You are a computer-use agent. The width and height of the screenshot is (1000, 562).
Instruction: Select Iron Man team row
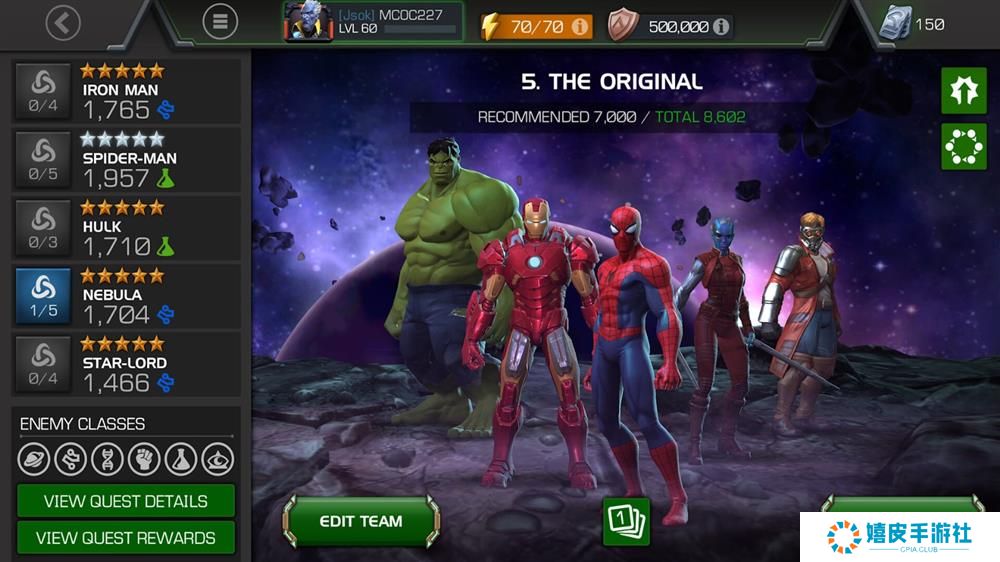click(x=127, y=91)
